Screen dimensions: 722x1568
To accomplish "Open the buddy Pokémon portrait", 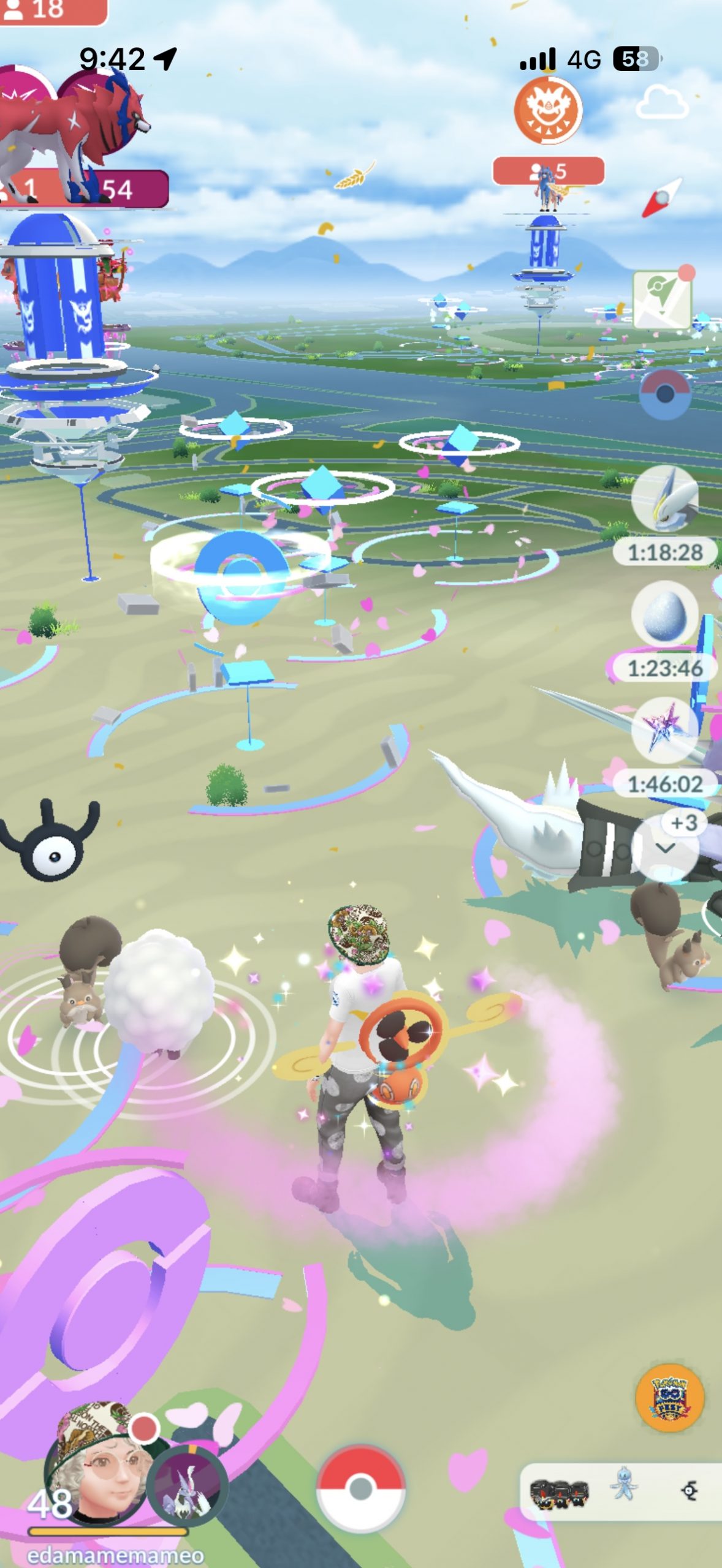I will (x=188, y=1483).
